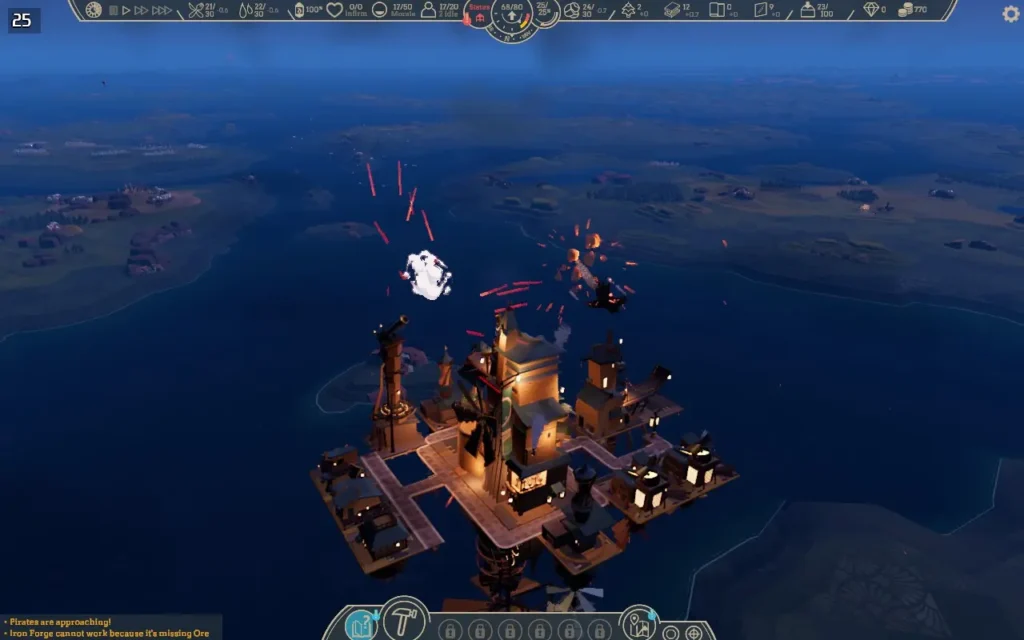Open the world map button
1024x640 pixels.
(x=637, y=625)
